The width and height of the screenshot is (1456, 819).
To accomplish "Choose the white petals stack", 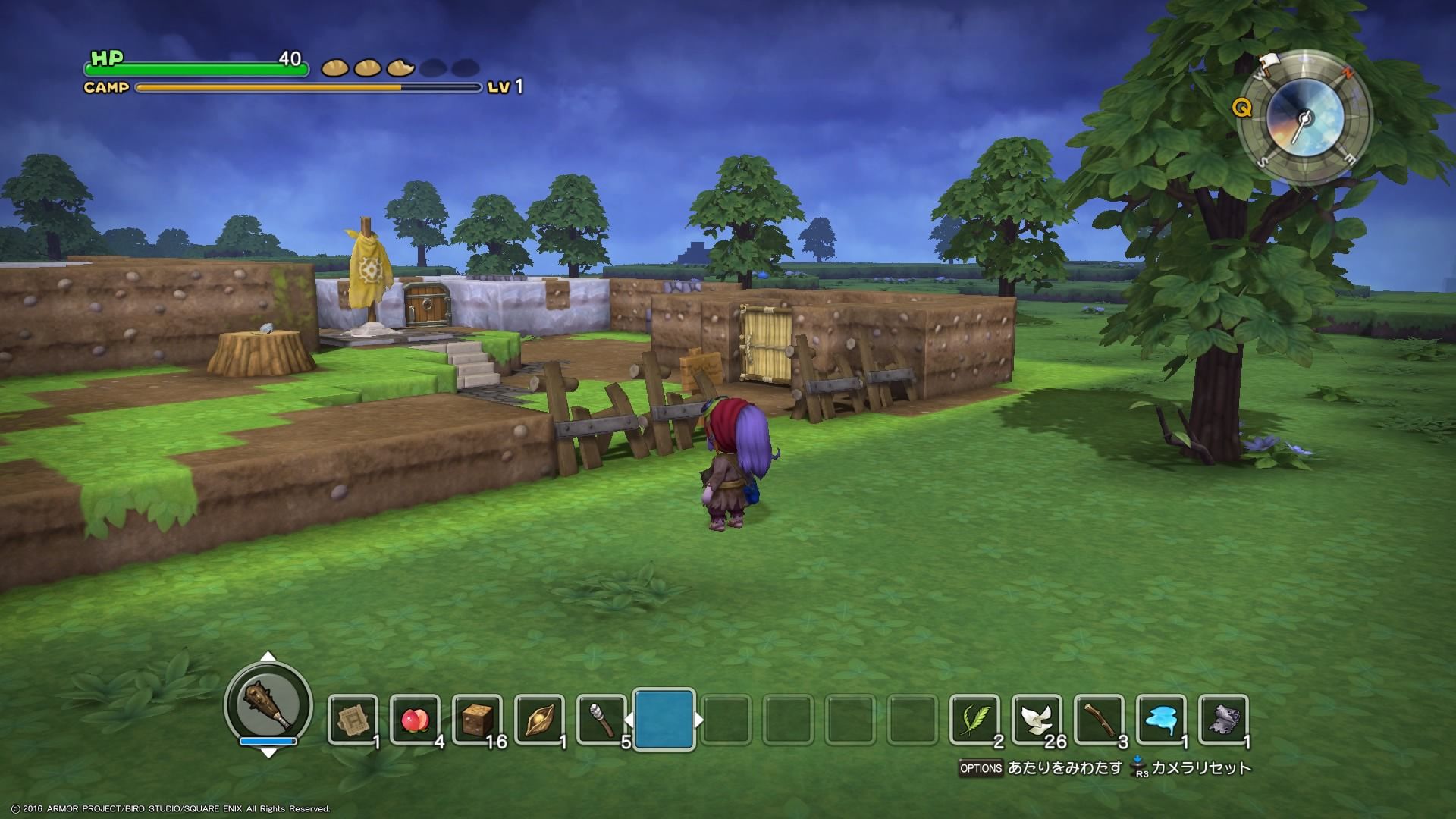I will pyautogui.click(x=1037, y=720).
